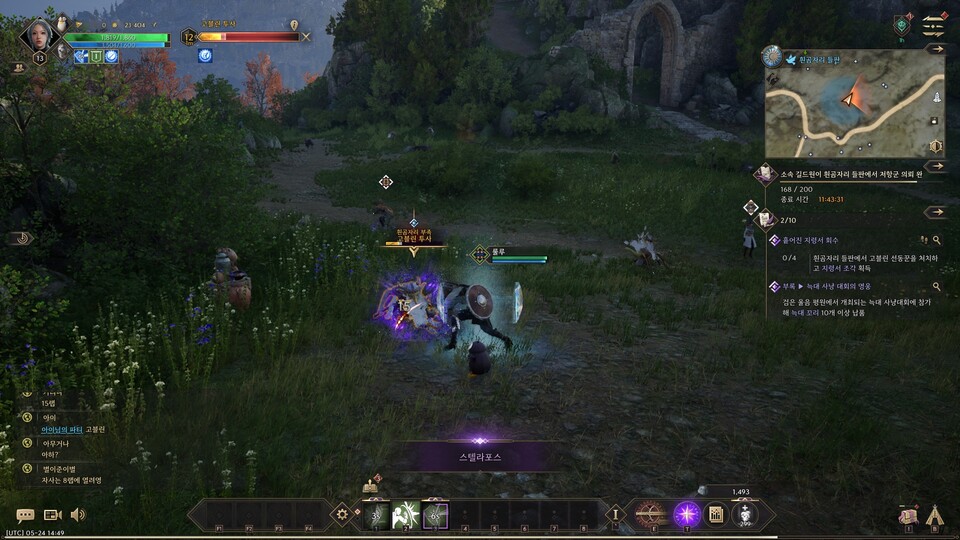Open hotbar settings gear icon
The width and height of the screenshot is (960, 540).
pos(343,514)
